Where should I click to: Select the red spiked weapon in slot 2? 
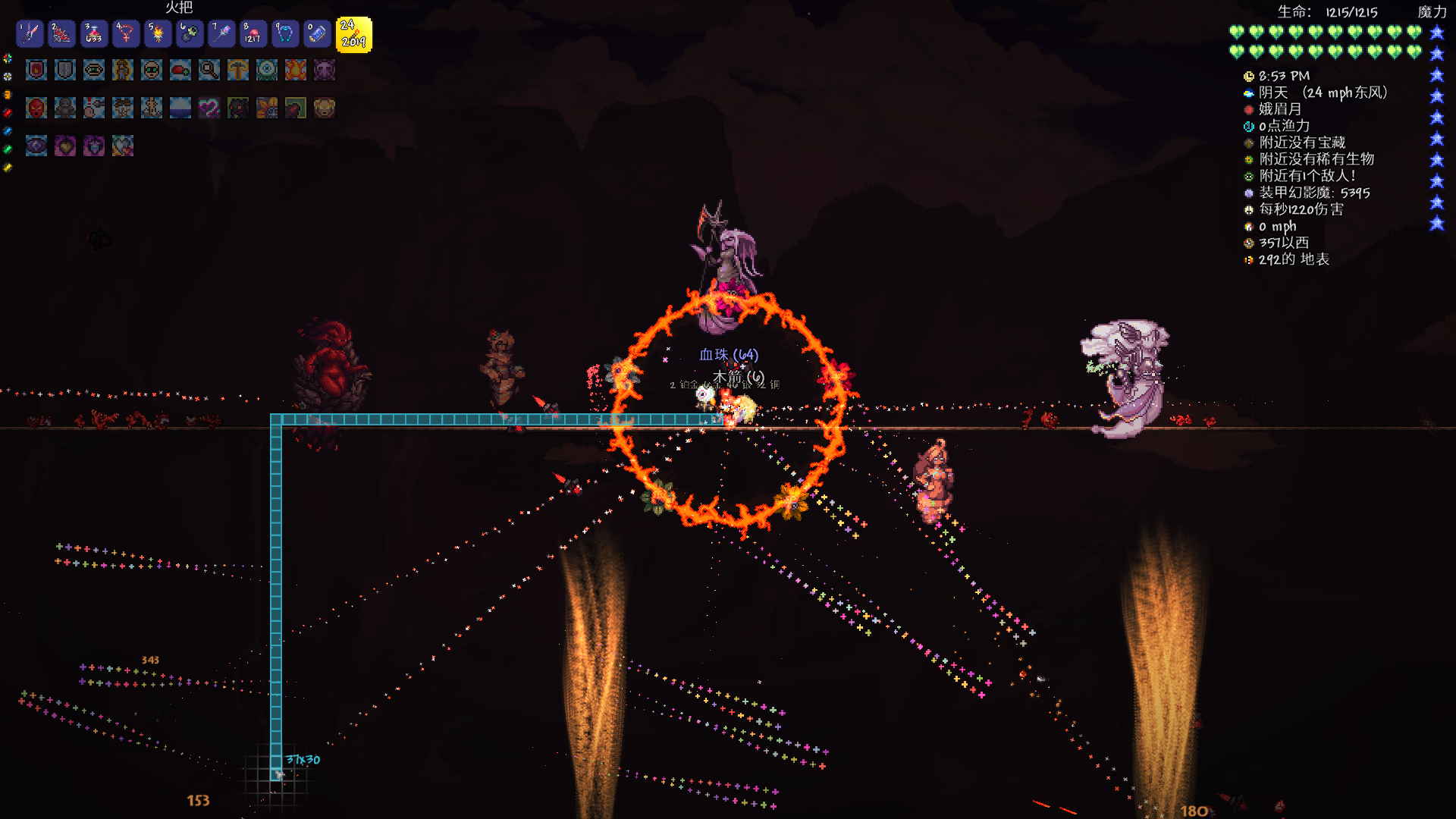61,33
